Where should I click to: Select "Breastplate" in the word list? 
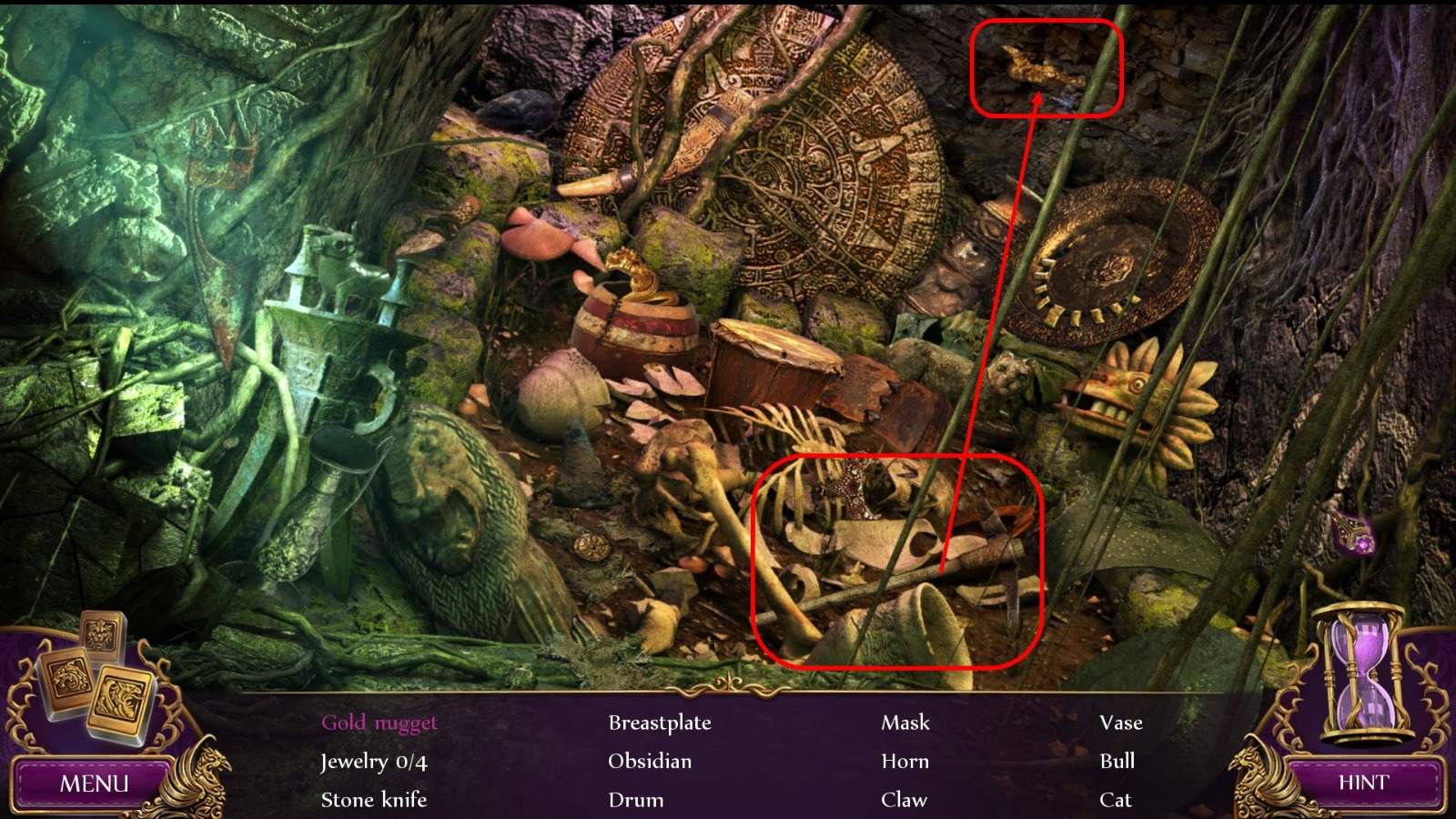point(661,723)
